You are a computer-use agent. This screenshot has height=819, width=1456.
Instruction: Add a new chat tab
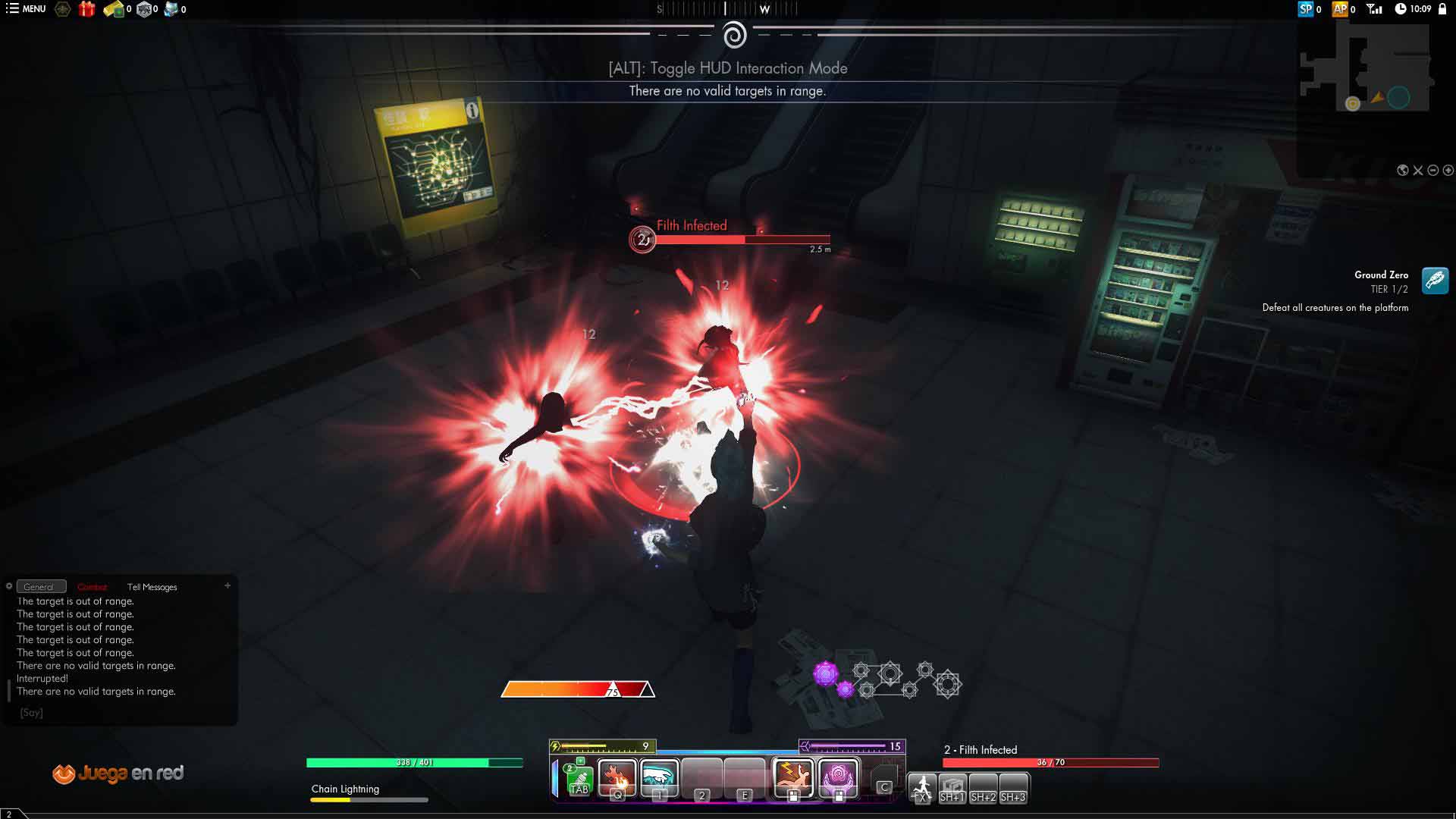pyautogui.click(x=227, y=585)
